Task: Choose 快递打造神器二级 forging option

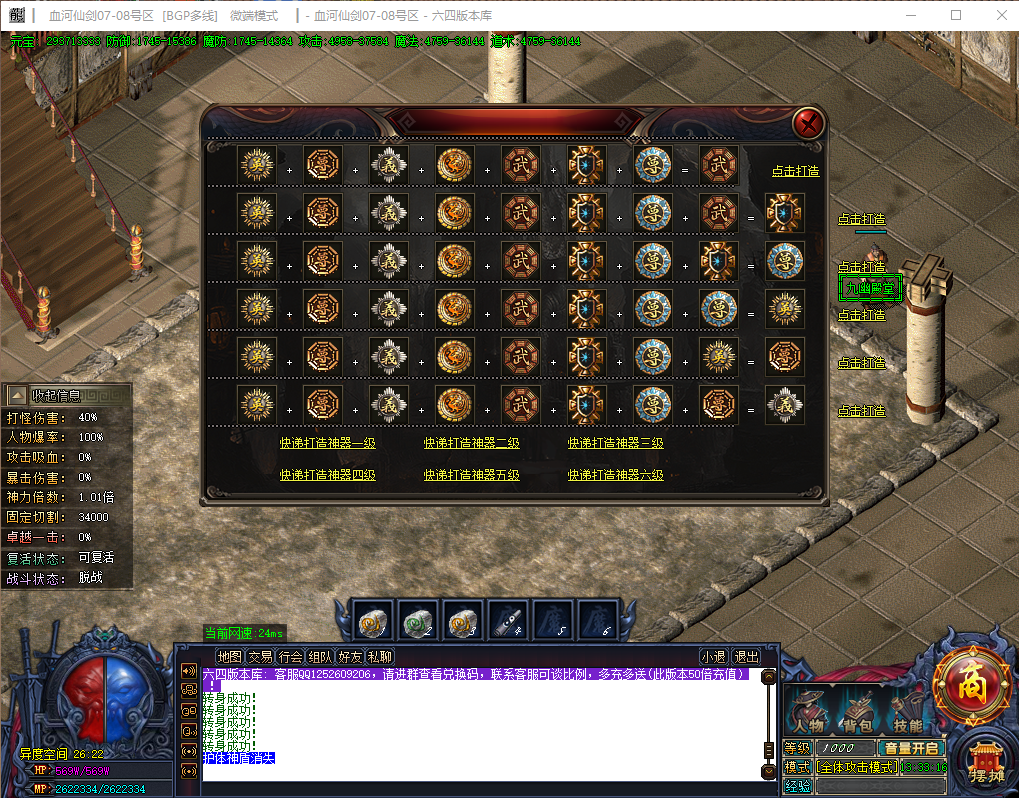Action: click(471, 443)
